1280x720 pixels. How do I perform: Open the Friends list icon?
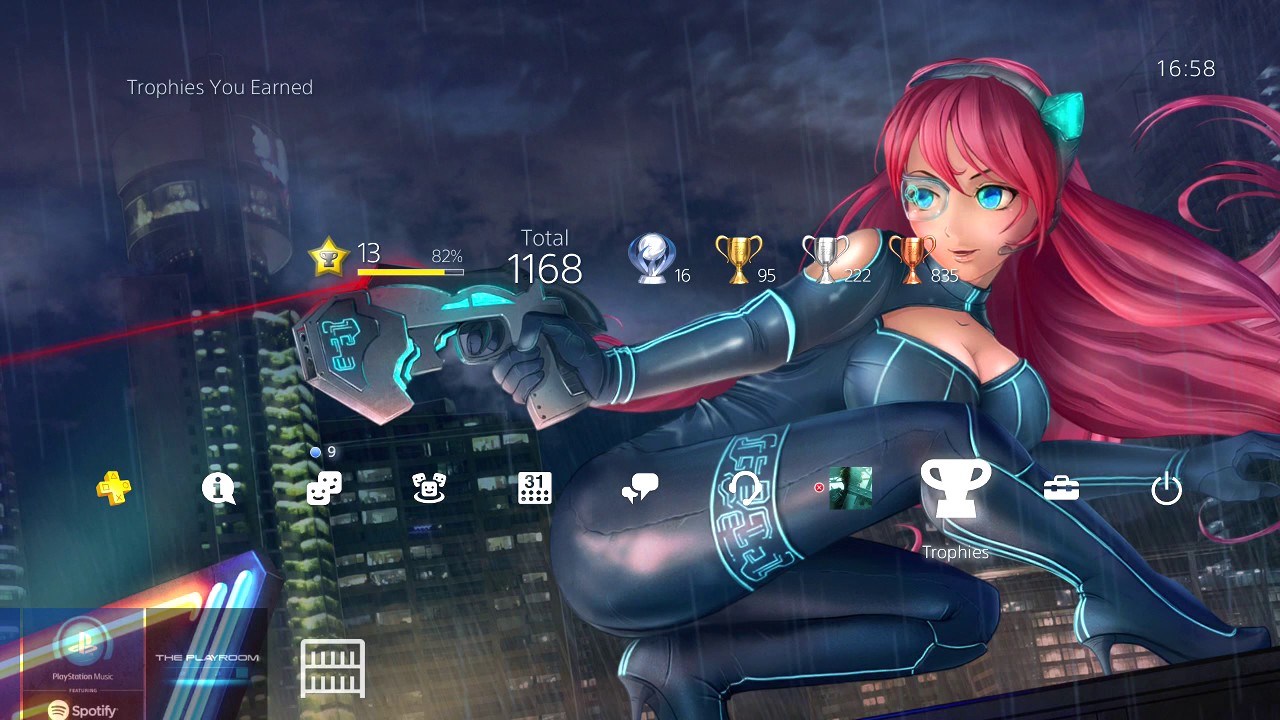coord(323,489)
